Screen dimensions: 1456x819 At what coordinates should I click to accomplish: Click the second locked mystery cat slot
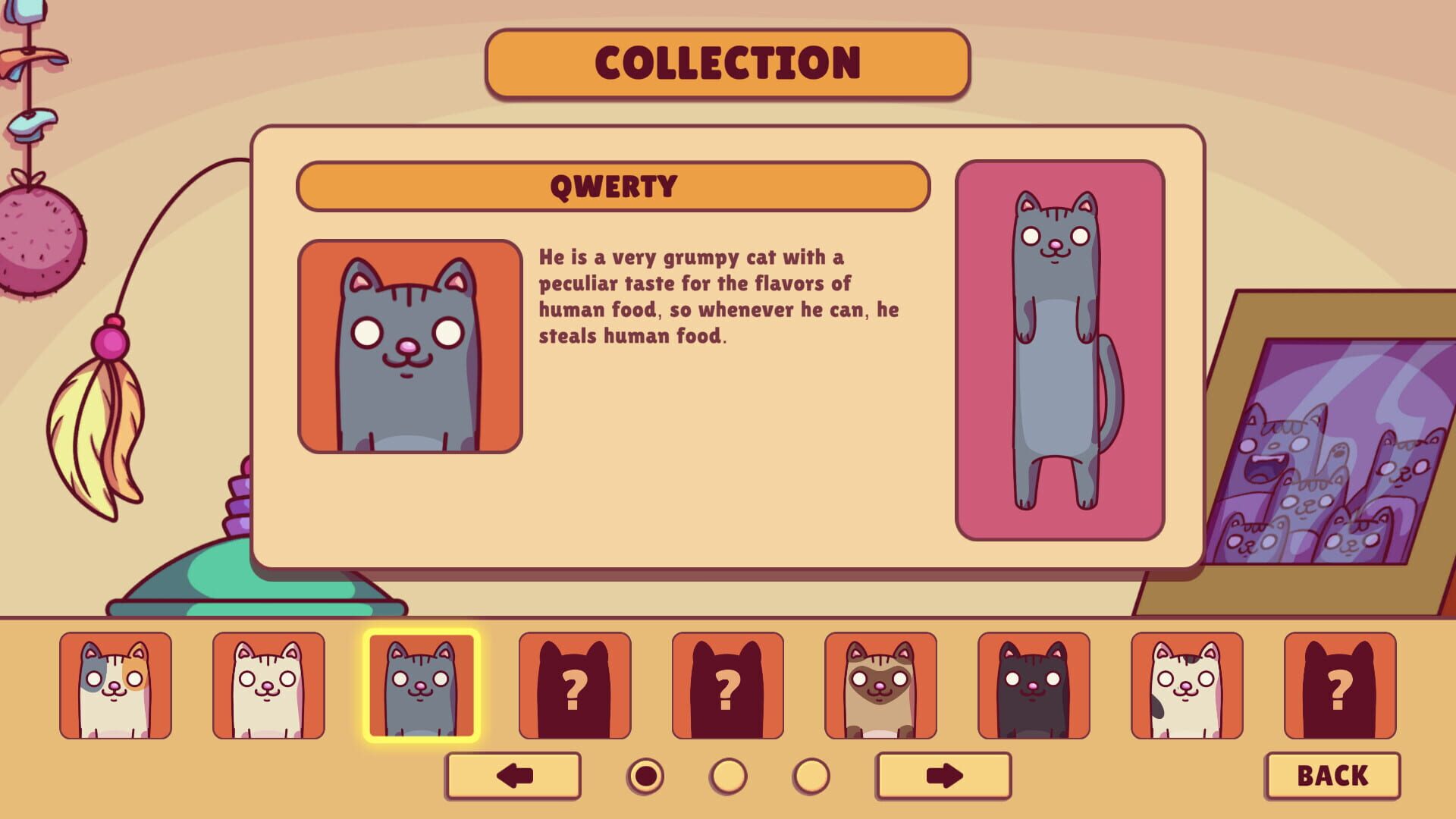726,686
